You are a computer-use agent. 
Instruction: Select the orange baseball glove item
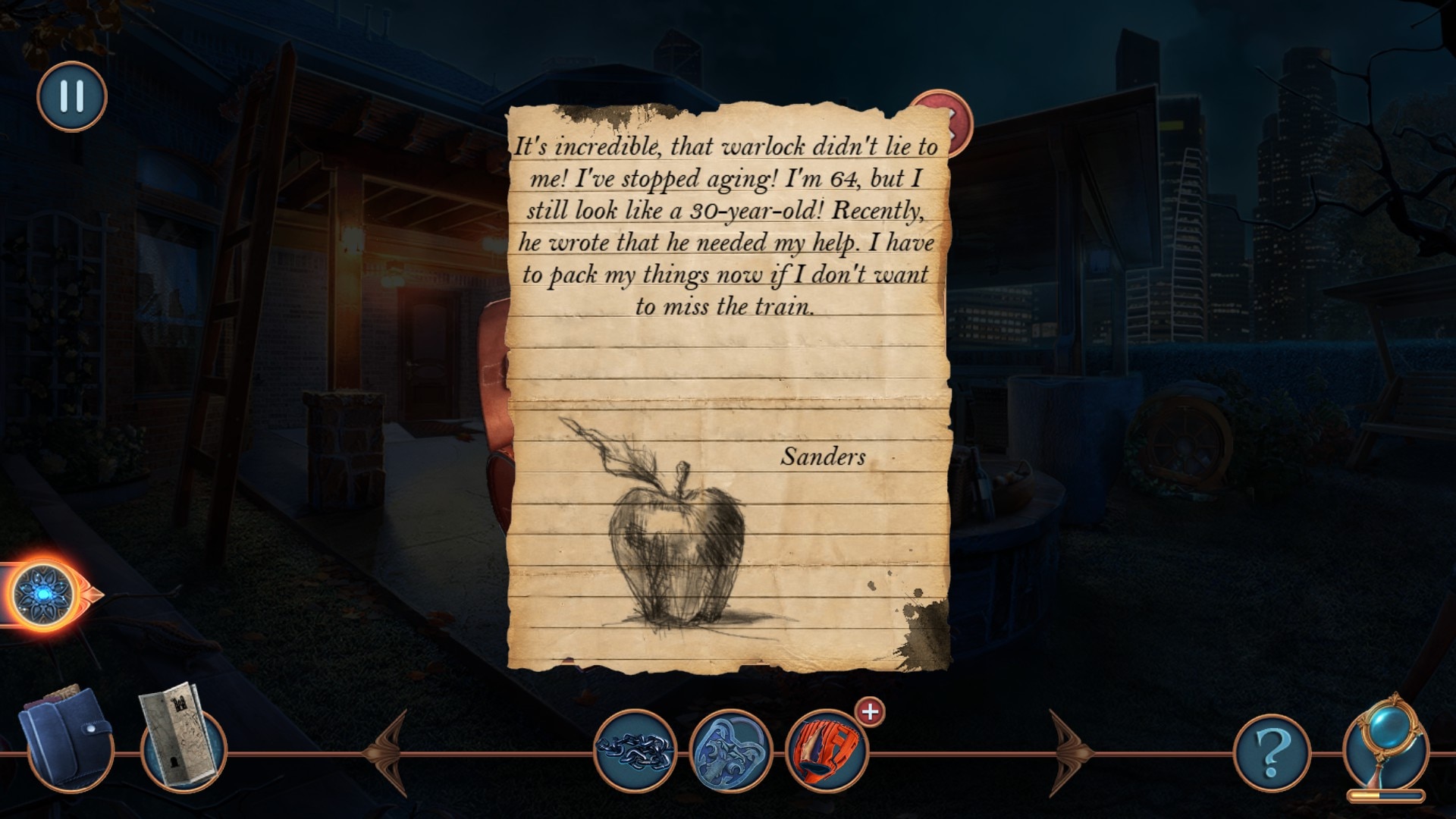826,751
